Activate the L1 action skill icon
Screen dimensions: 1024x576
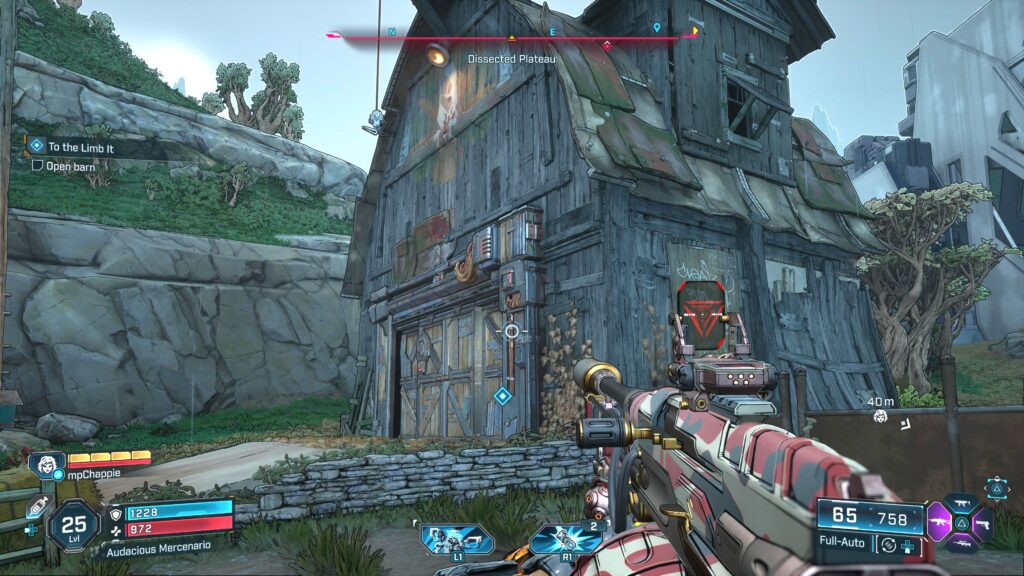444,540
